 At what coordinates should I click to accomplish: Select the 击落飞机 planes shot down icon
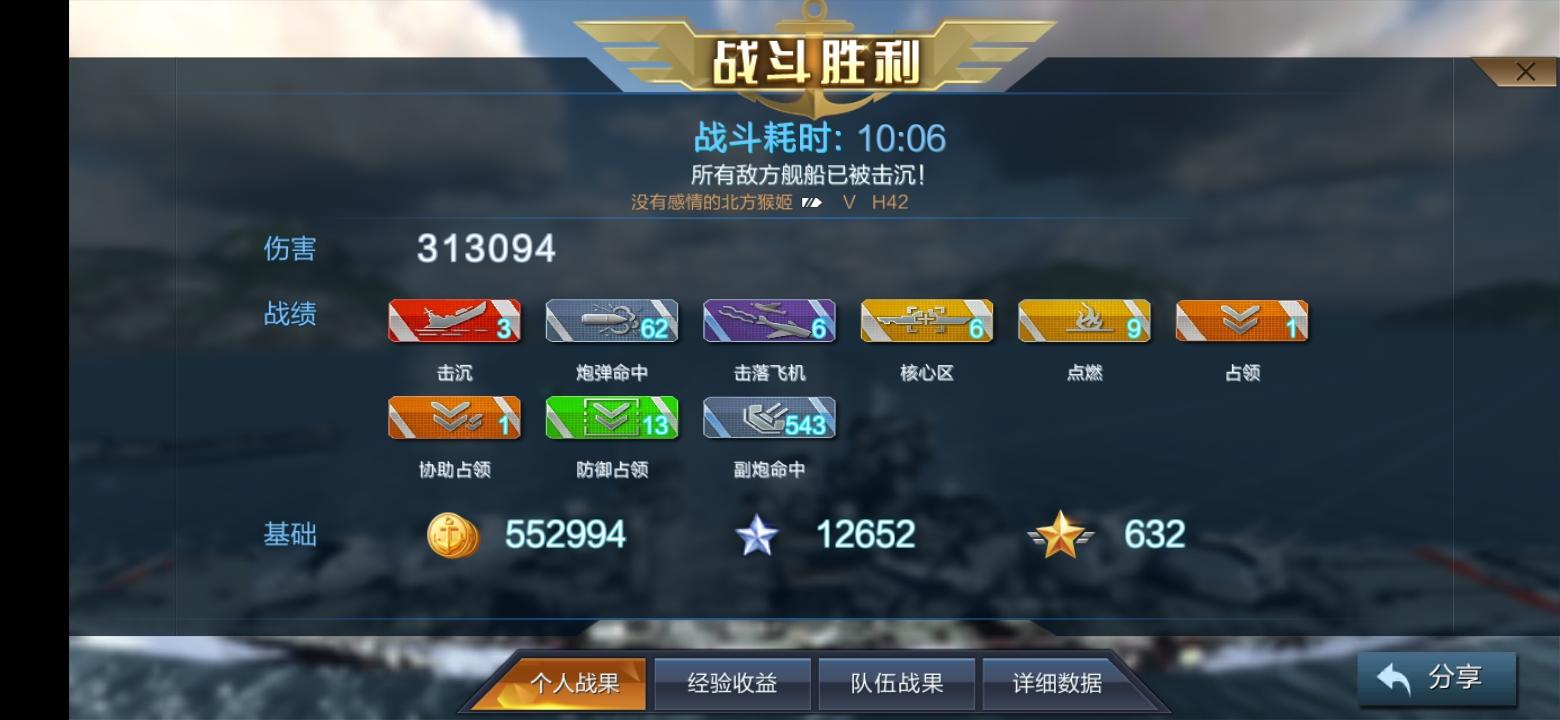click(x=768, y=320)
